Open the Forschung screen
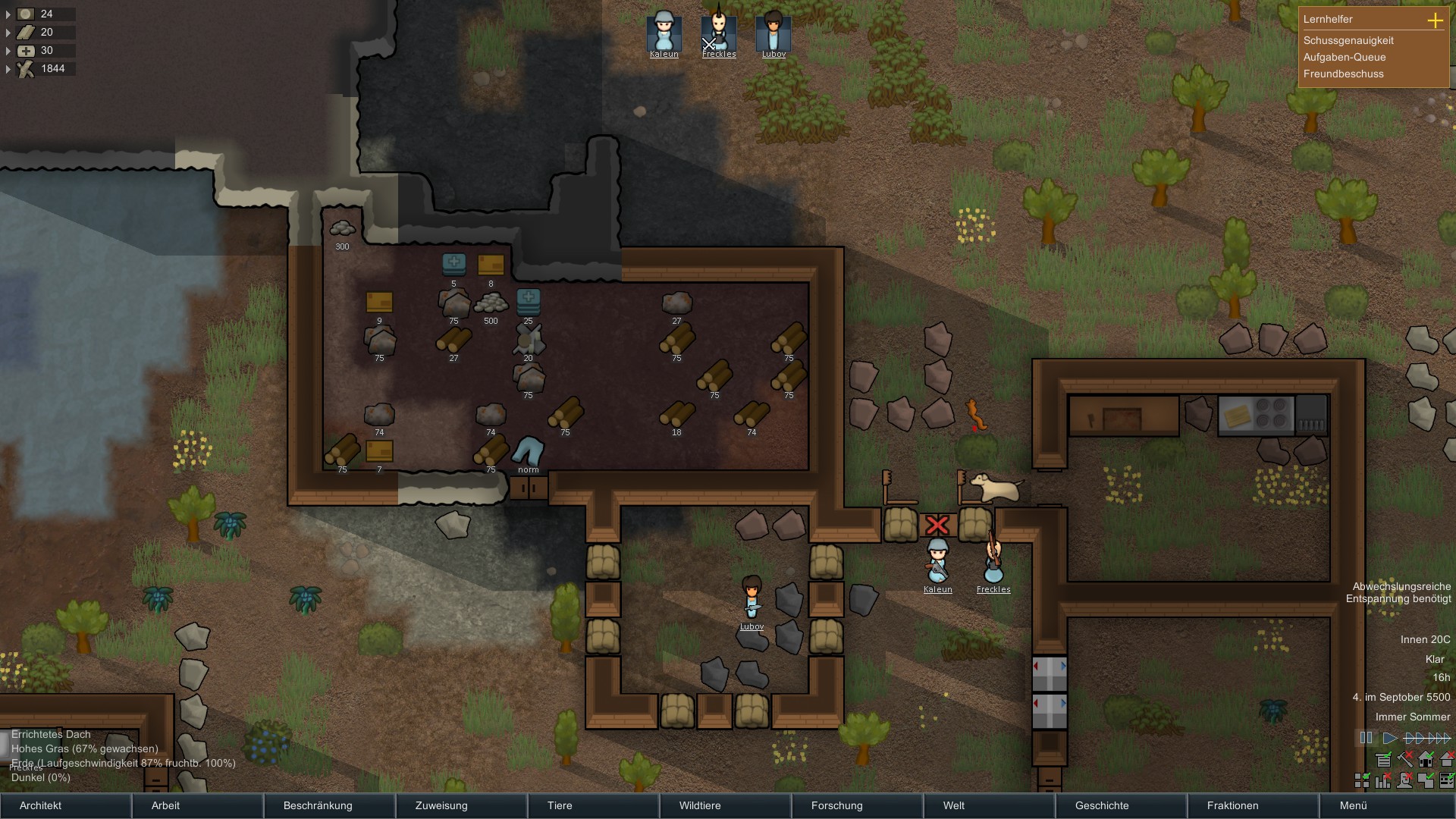 (857, 805)
